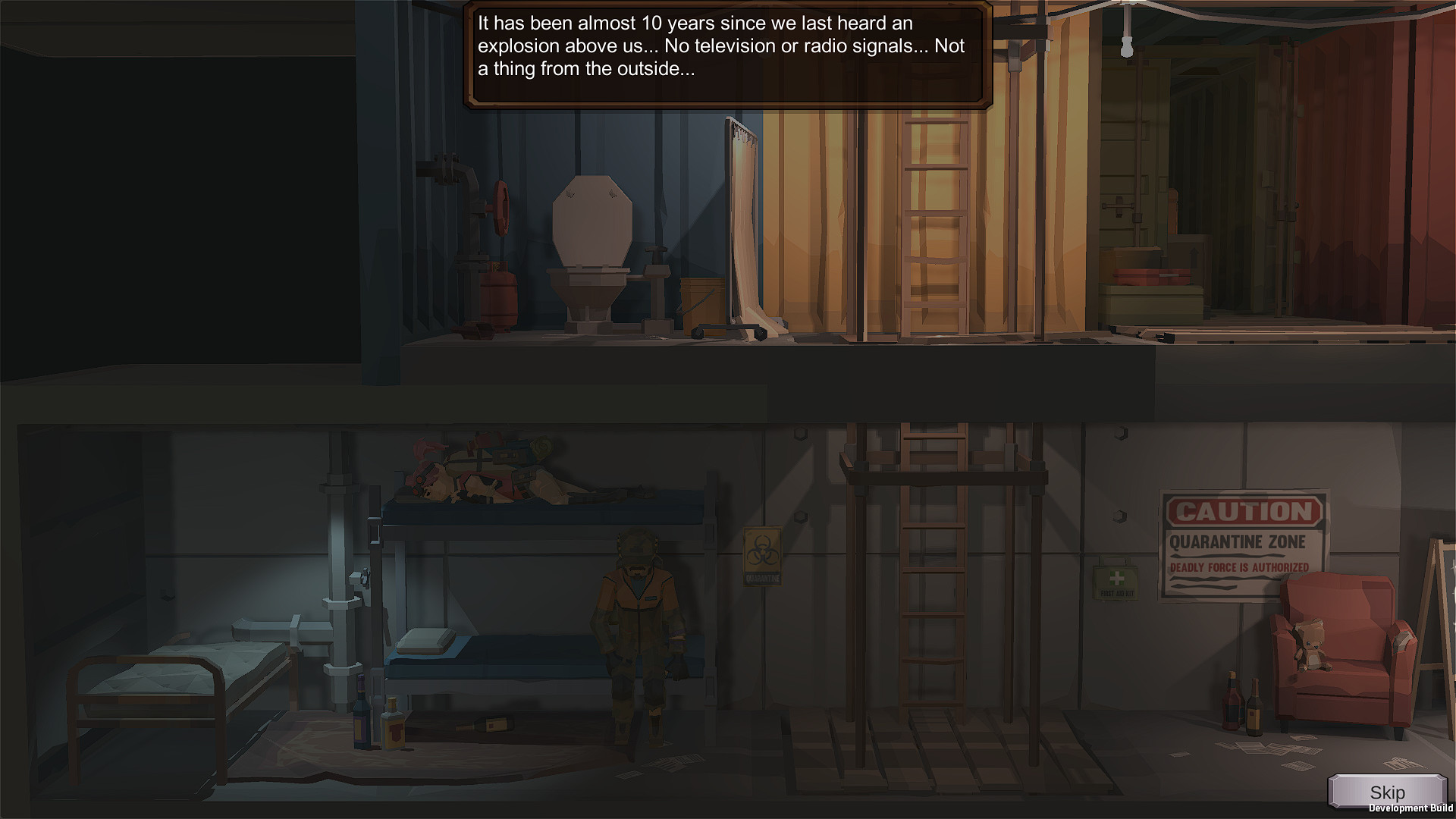1456x819 pixels.
Task: Click the yellow biohazard Quarantine sign
Action: (x=762, y=557)
